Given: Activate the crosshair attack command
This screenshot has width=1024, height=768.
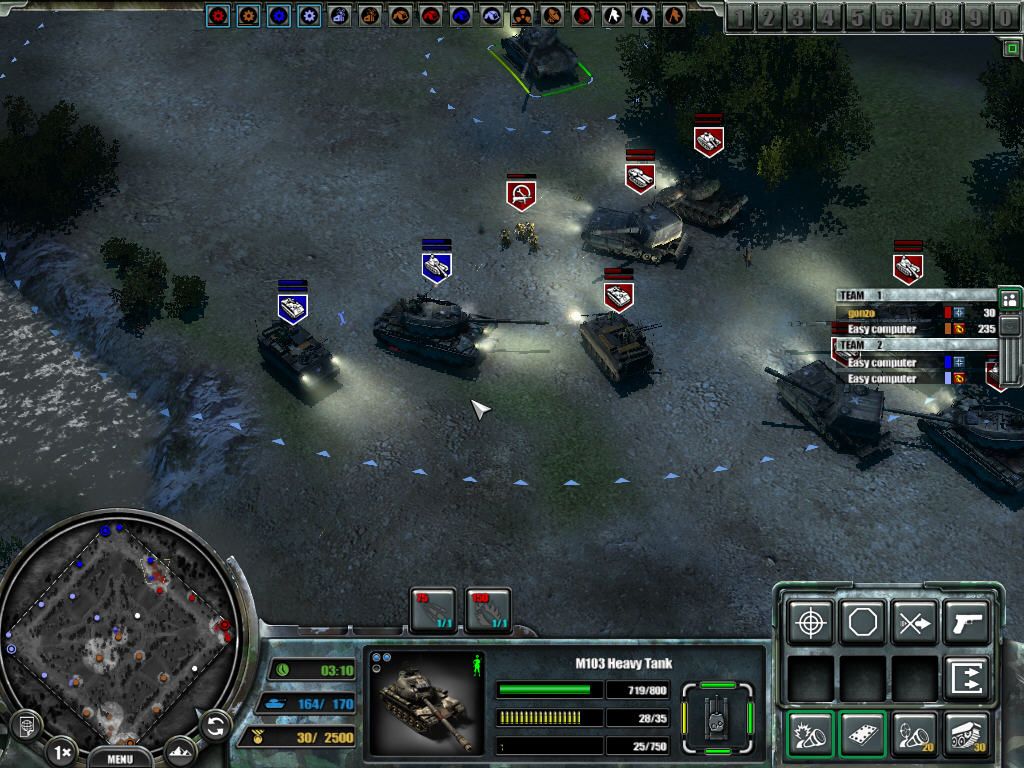Looking at the screenshot, I should tap(810, 623).
